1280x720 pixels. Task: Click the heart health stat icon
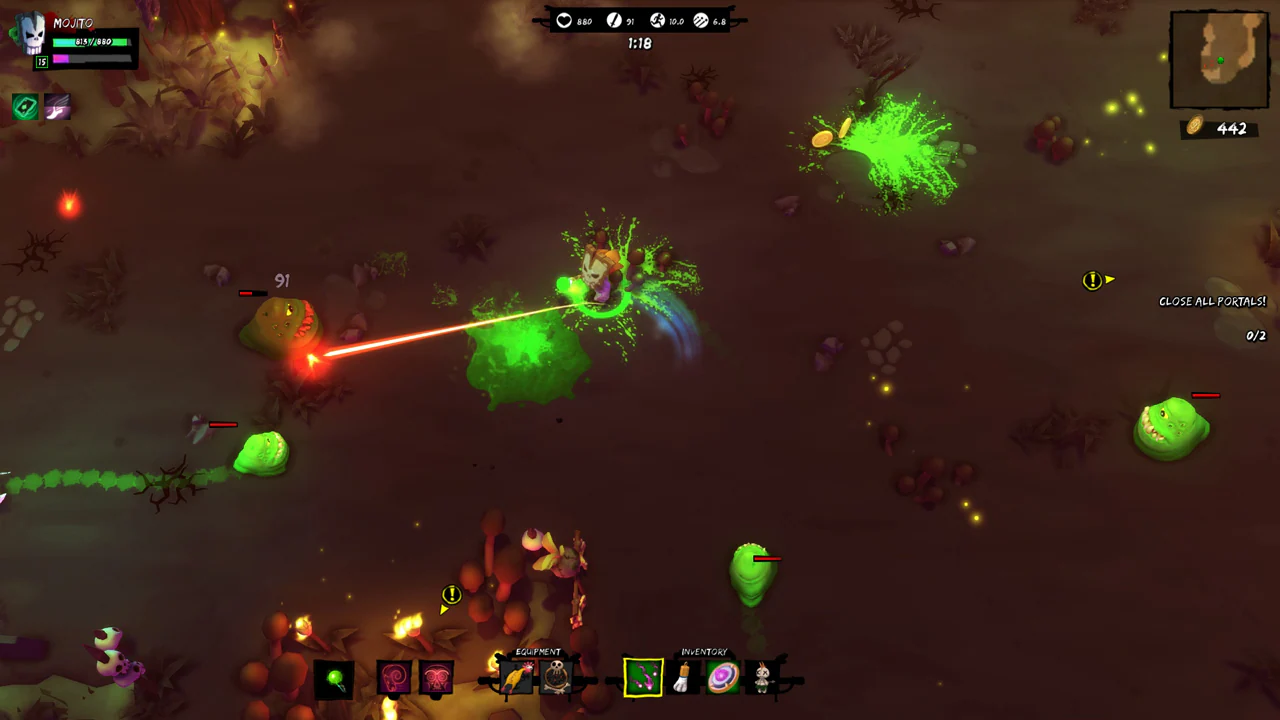(x=564, y=20)
